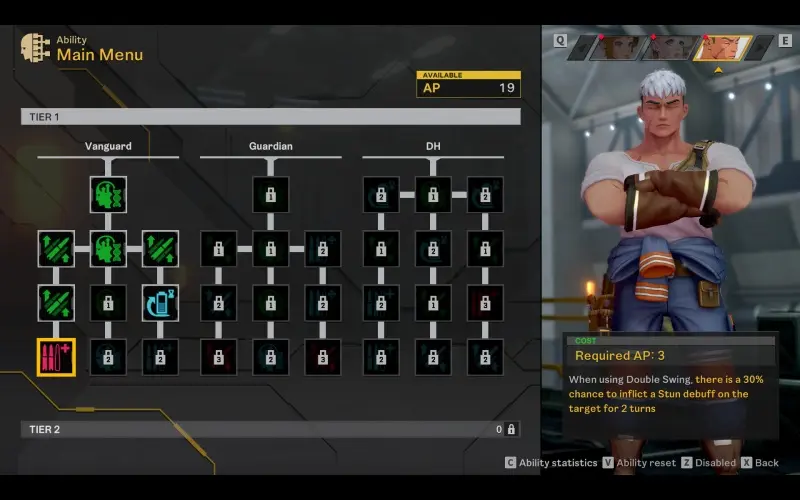This screenshot has height=500, width=800.
Task: Choose the red locked node costing 3 in DH
Action: (484, 303)
